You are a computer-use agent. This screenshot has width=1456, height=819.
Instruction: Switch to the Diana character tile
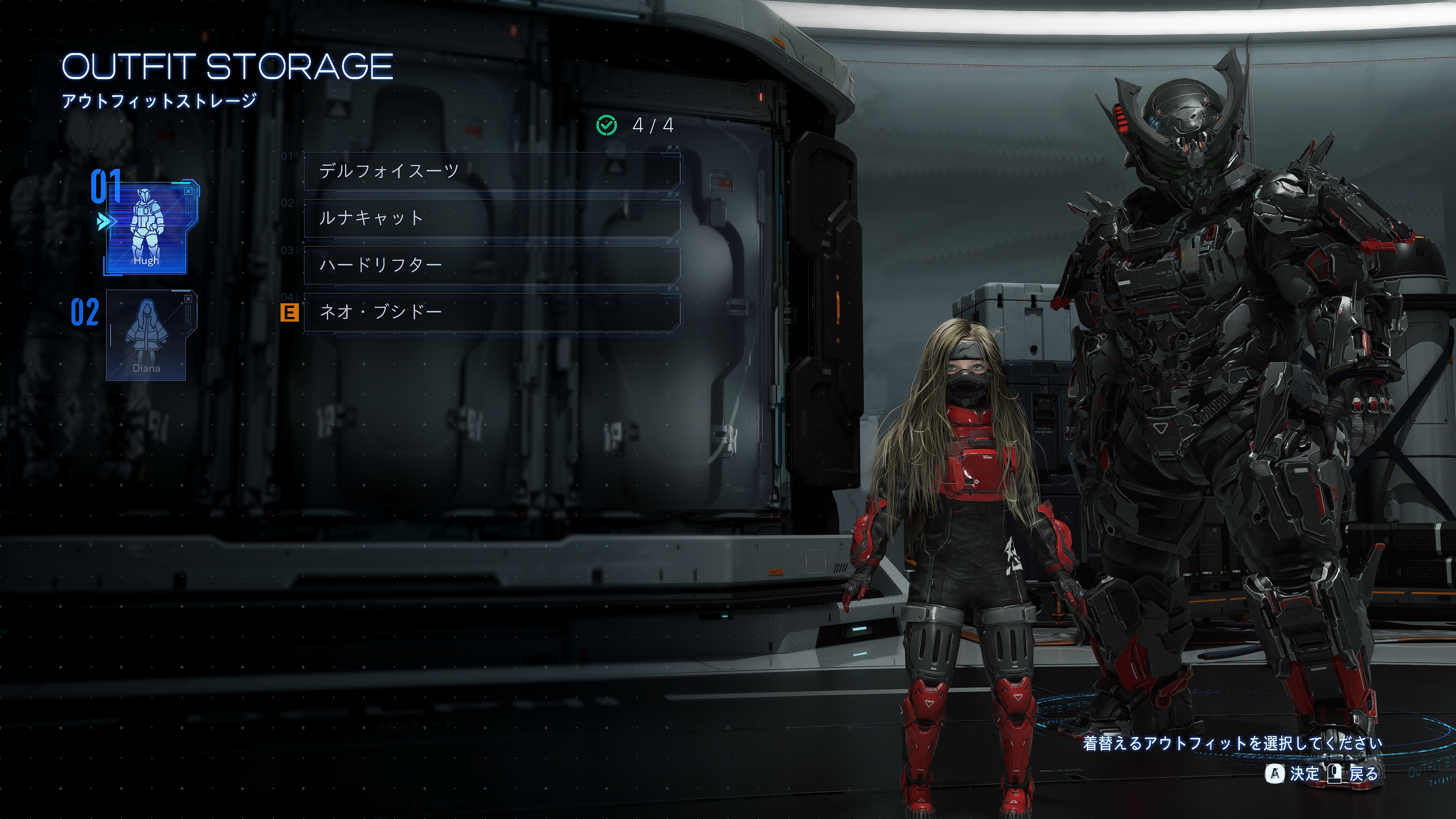146,335
